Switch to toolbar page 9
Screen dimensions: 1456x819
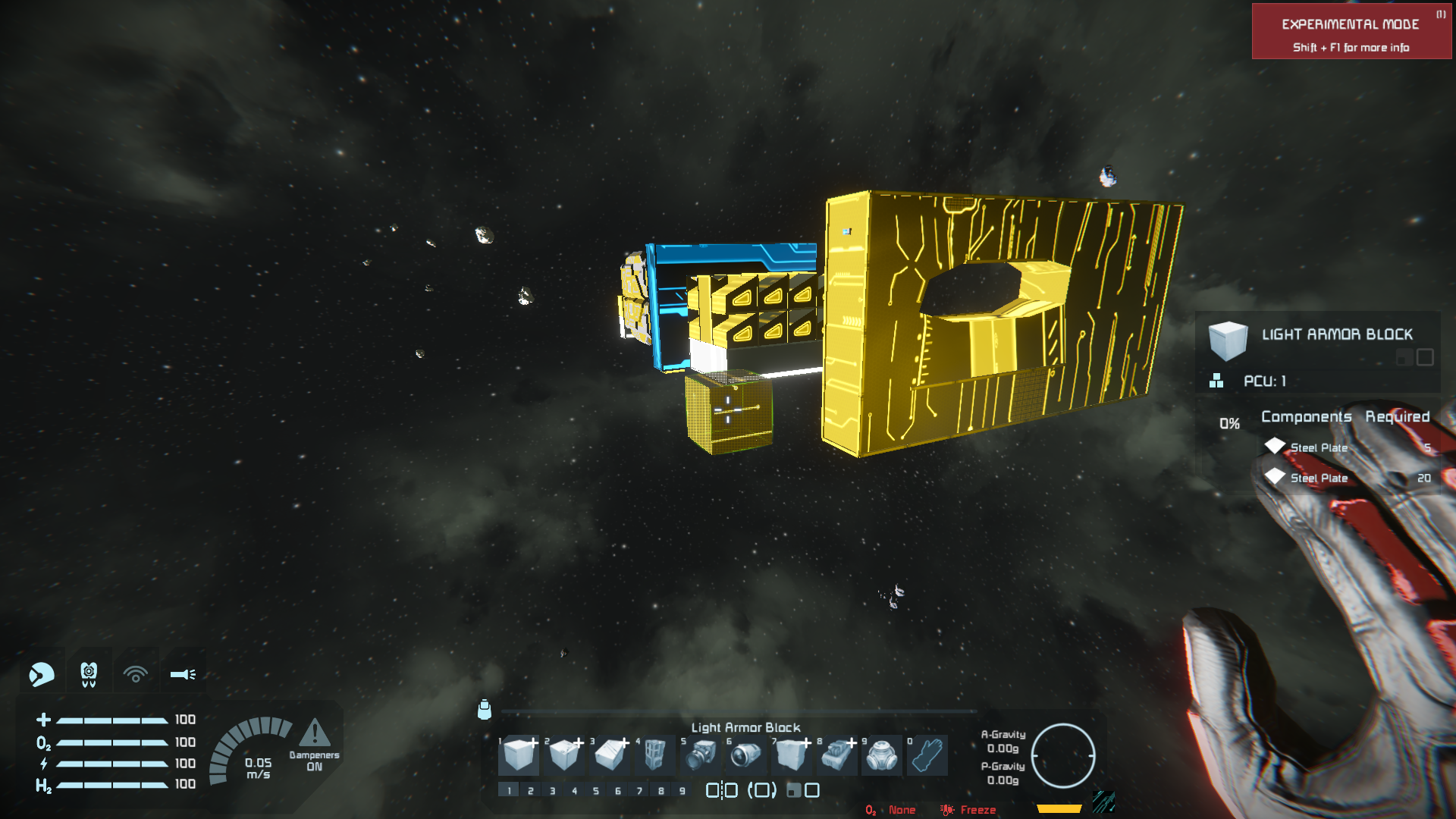click(x=682, y=791)
